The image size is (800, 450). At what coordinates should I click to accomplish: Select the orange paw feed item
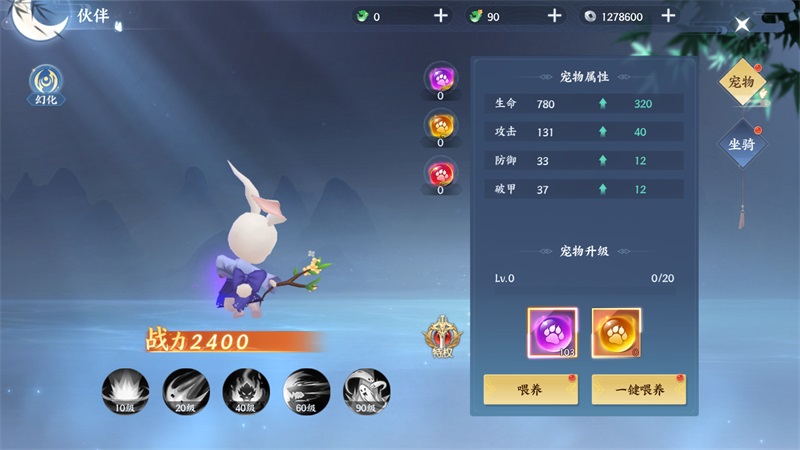(x=616, y=332)
